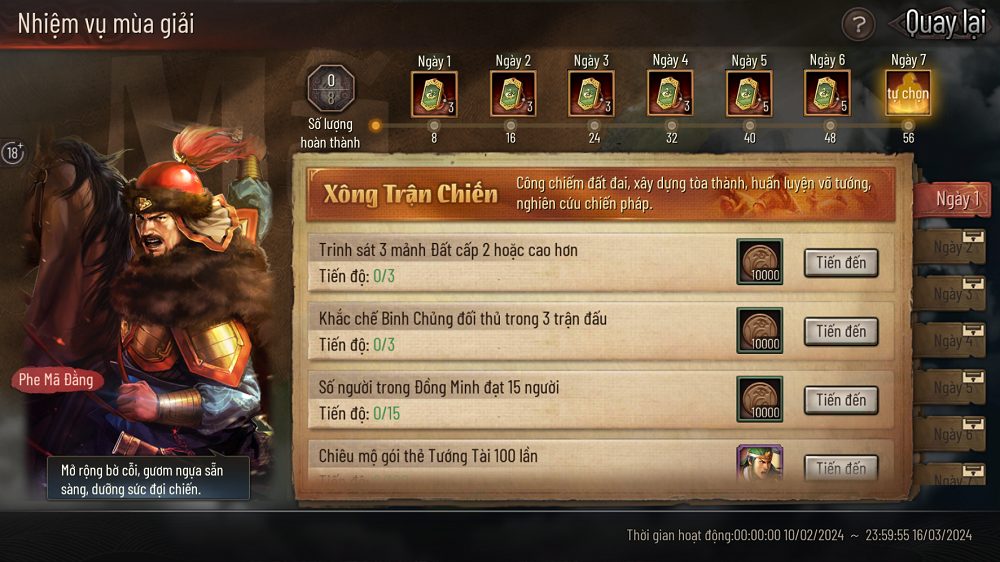Image resolution: width=1000 pixels, height=562 pixels.
Task: Click Tiến đến for the Đồng Minh mission
Action: 841,400
